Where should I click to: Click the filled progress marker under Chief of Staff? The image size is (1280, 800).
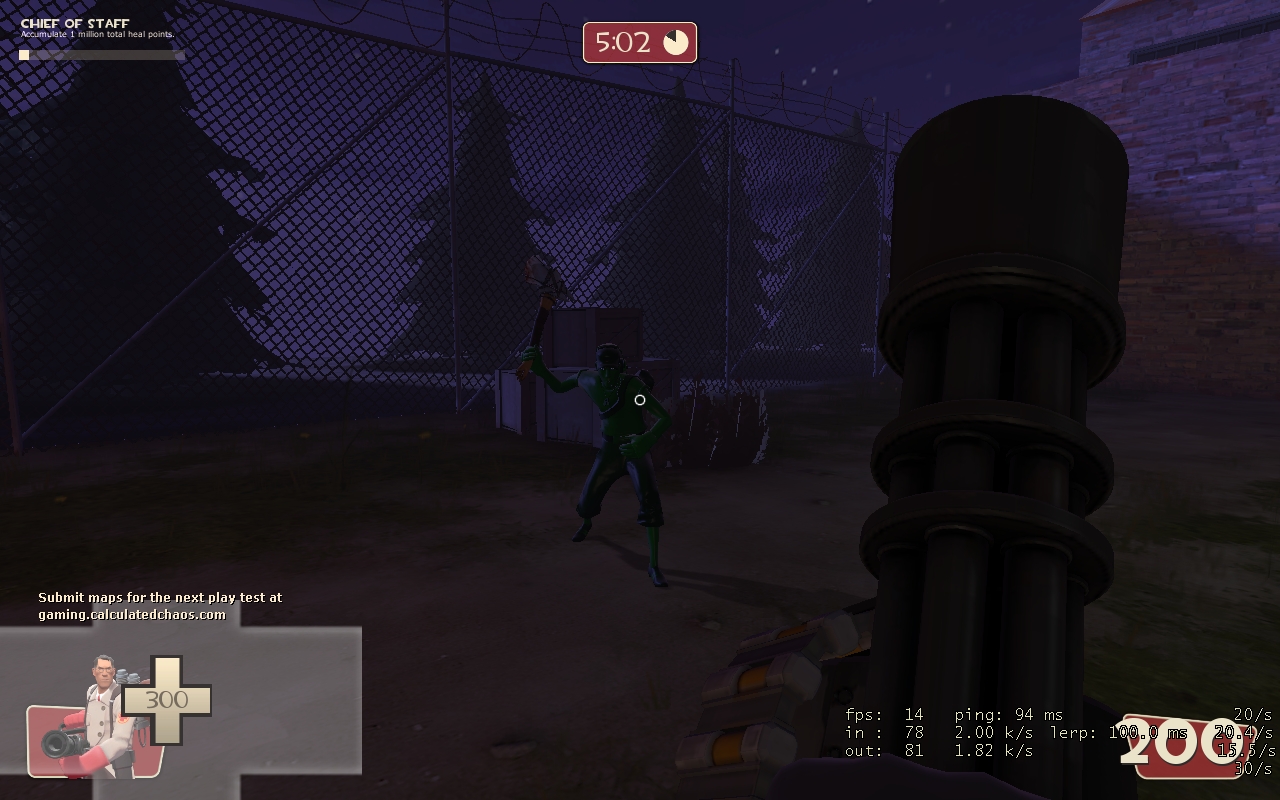(22, 55)
